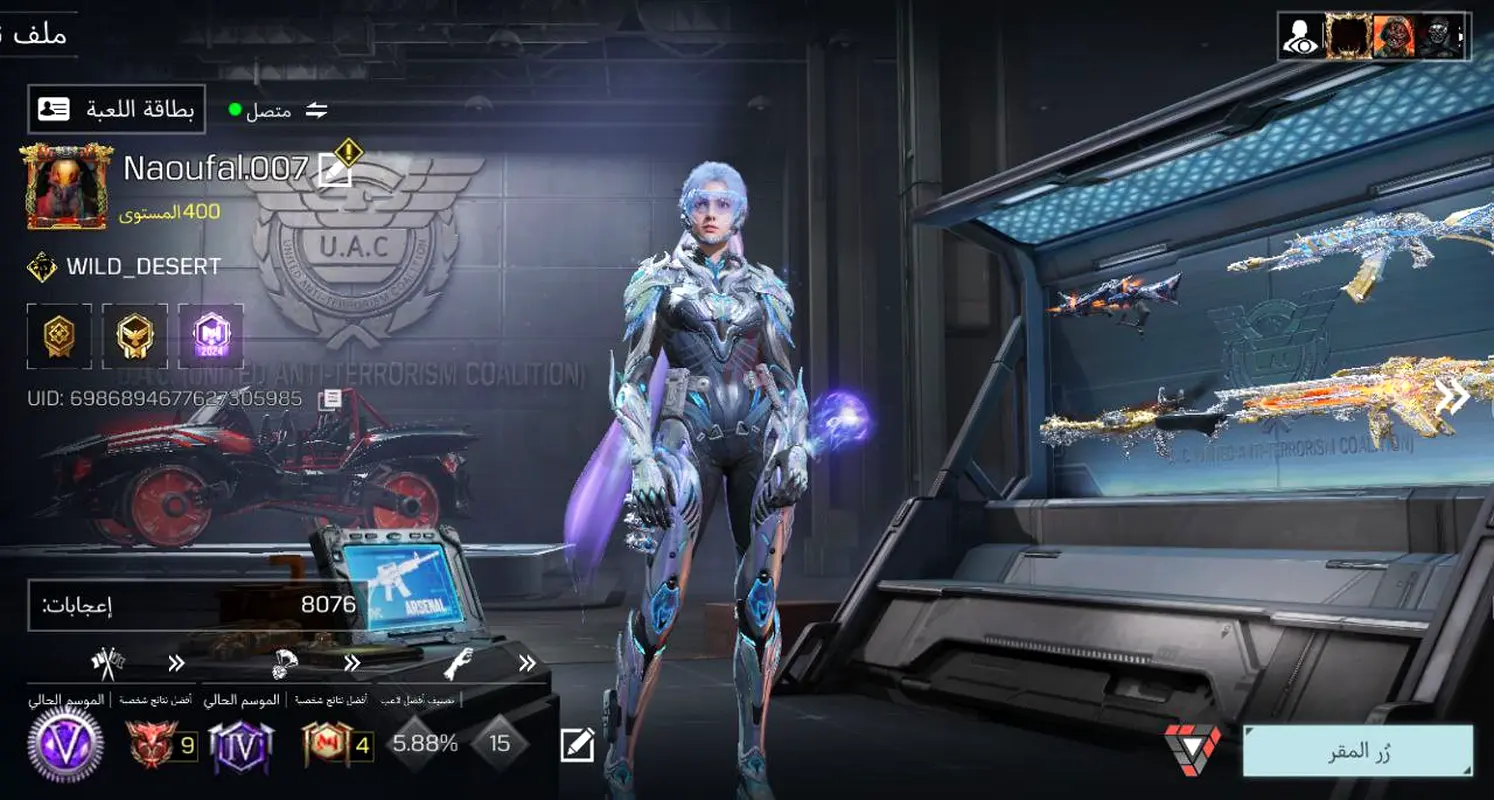The image size is (1494, 800).
Task: Open the battle royale IV rank emblem
Action: pyautogui.click(x=240, y=745)
